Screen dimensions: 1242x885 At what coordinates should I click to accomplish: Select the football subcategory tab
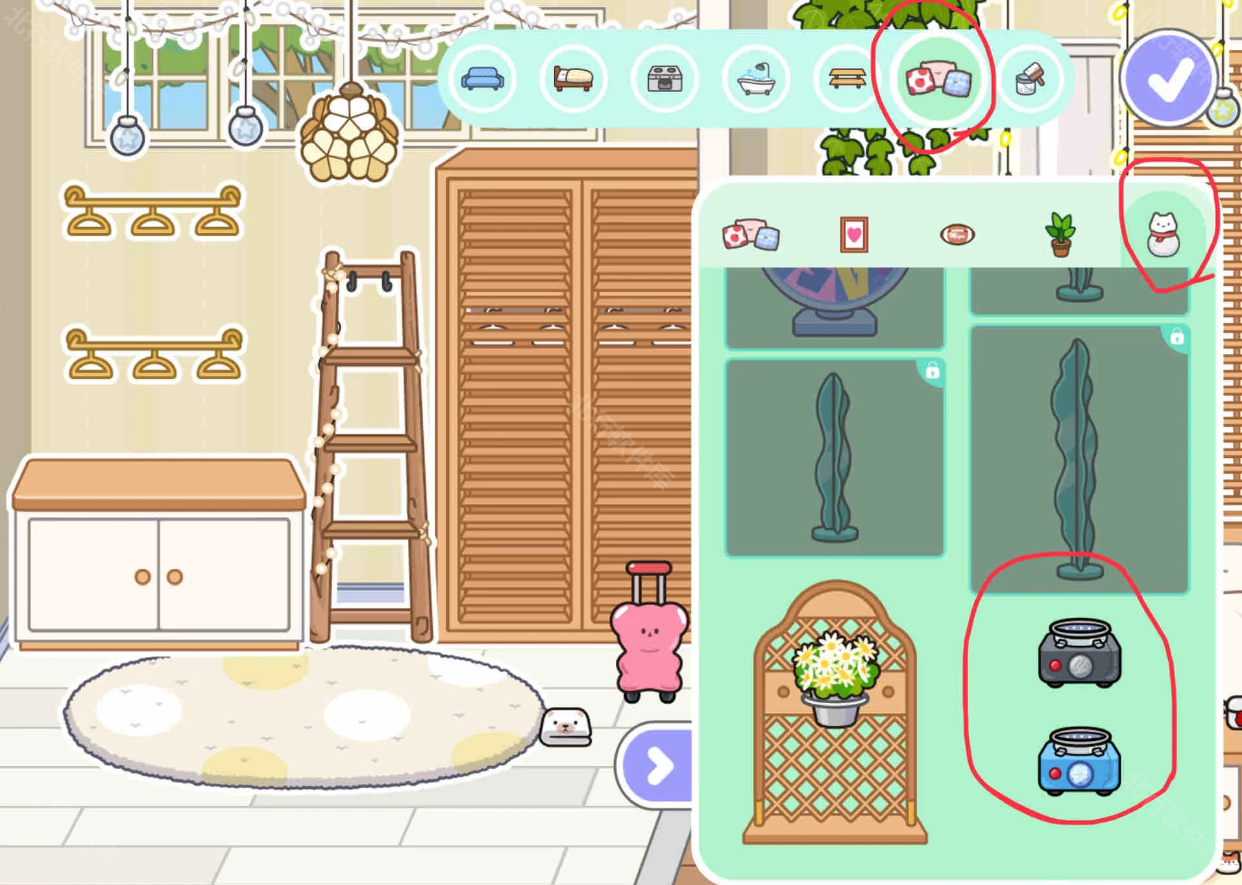(x=957, y=235)
